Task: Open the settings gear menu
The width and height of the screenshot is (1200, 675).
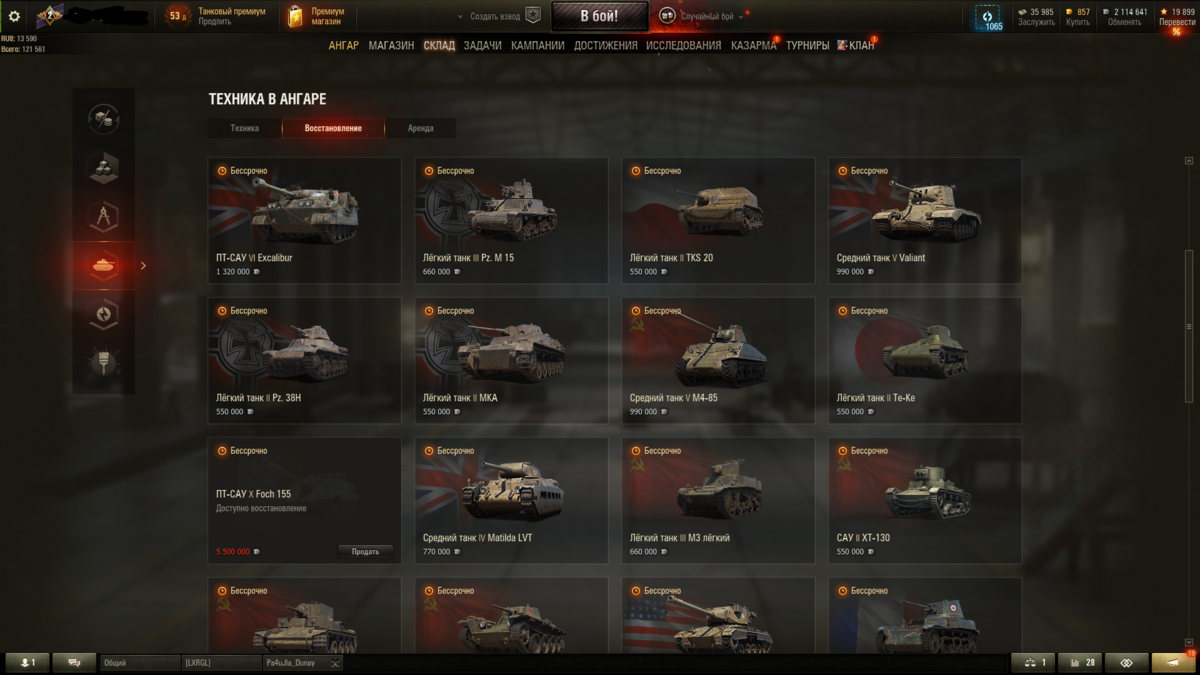Action: (x=14, y=16)
